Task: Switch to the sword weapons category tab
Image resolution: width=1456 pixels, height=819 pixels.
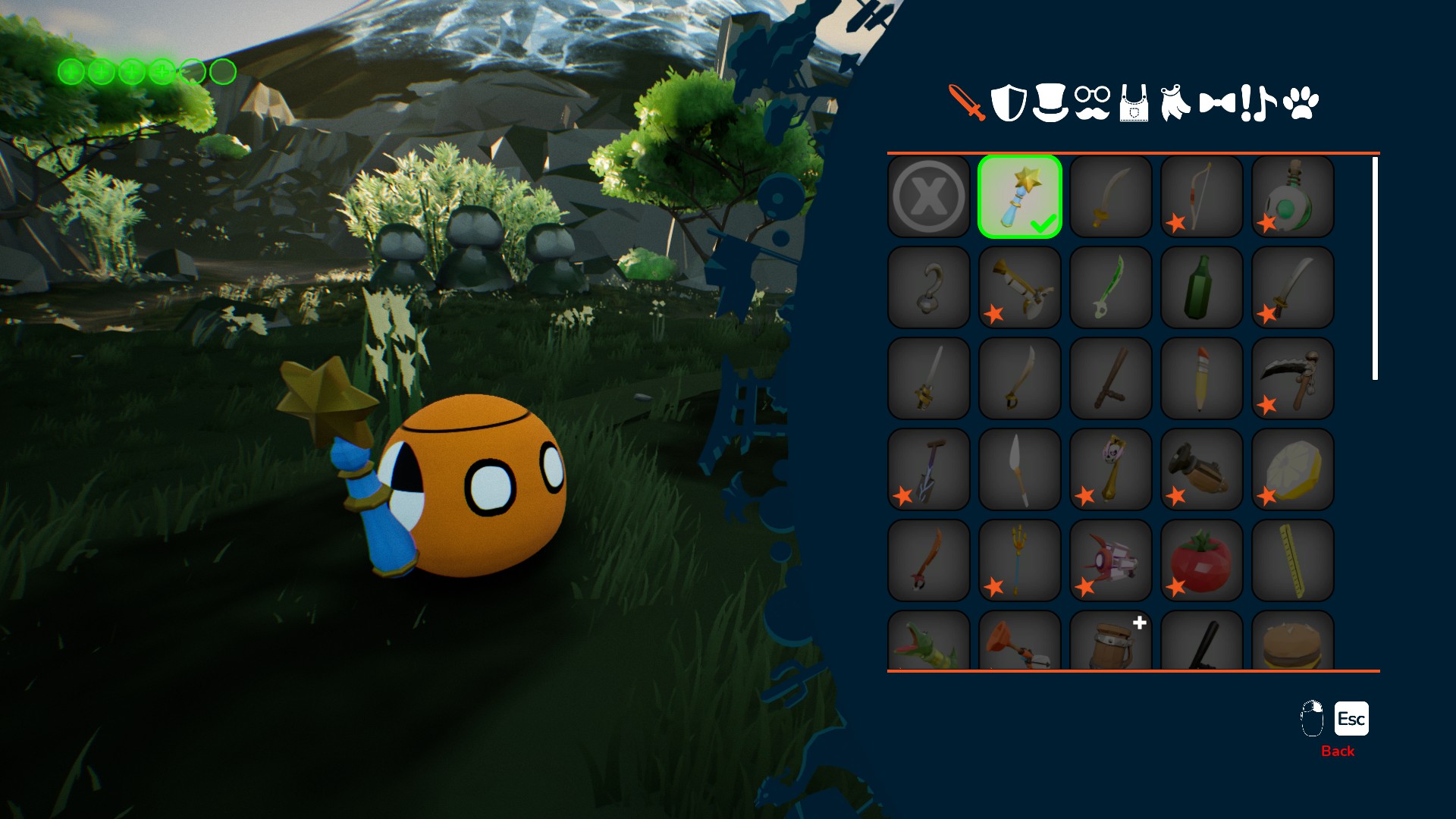Action: (967, 102)
